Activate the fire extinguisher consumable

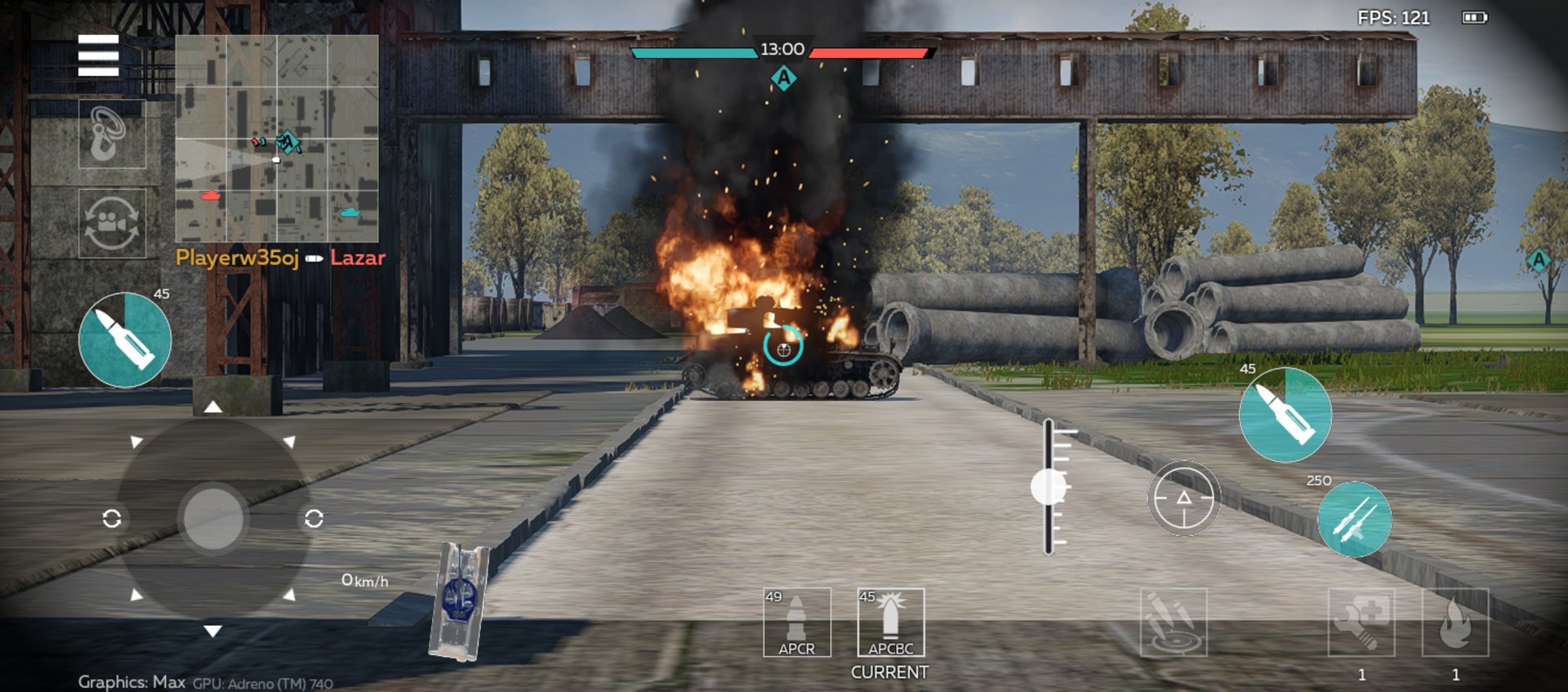tap(1454, 623)
